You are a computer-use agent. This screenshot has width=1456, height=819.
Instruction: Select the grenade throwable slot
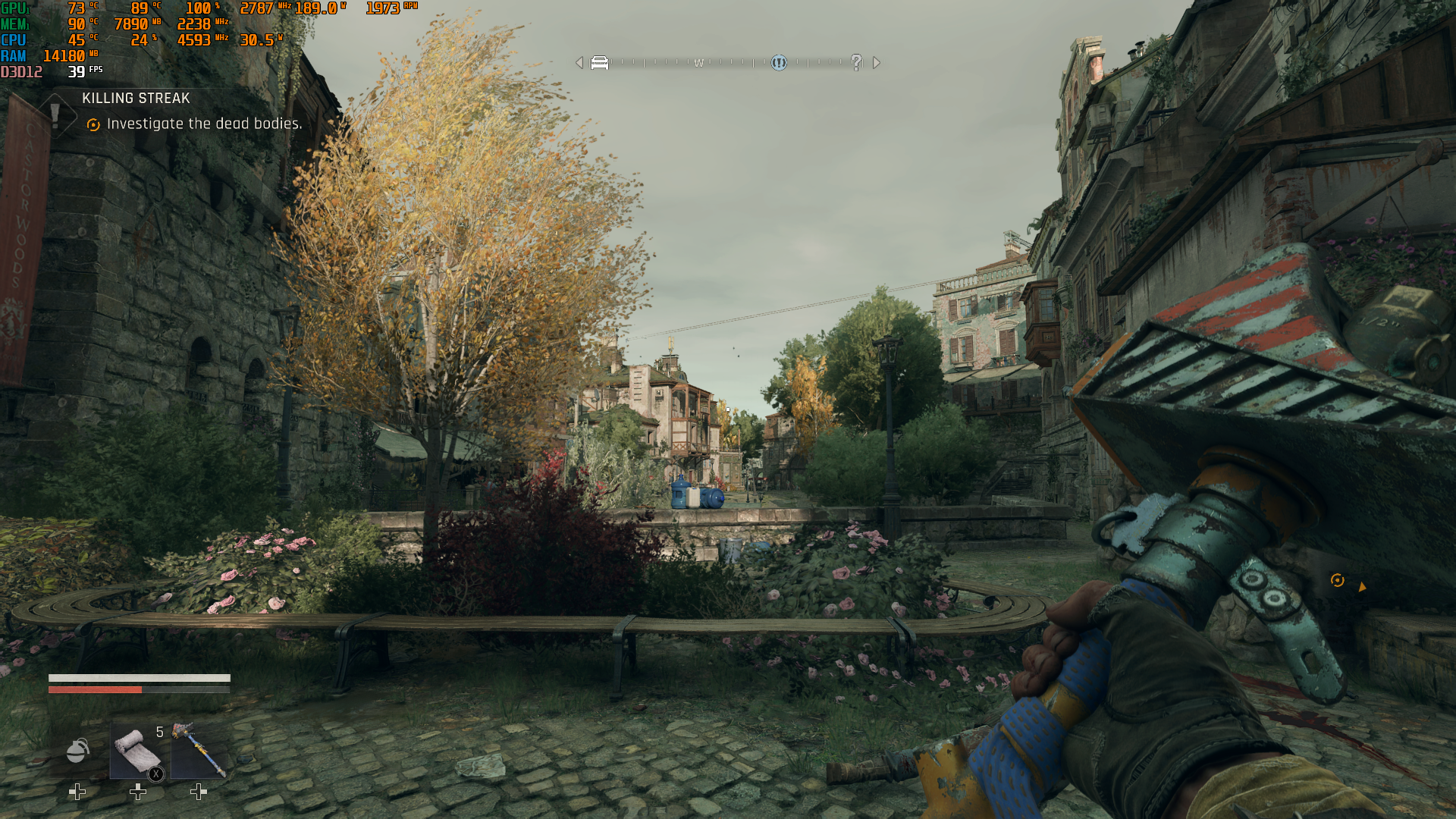point(77,751)
